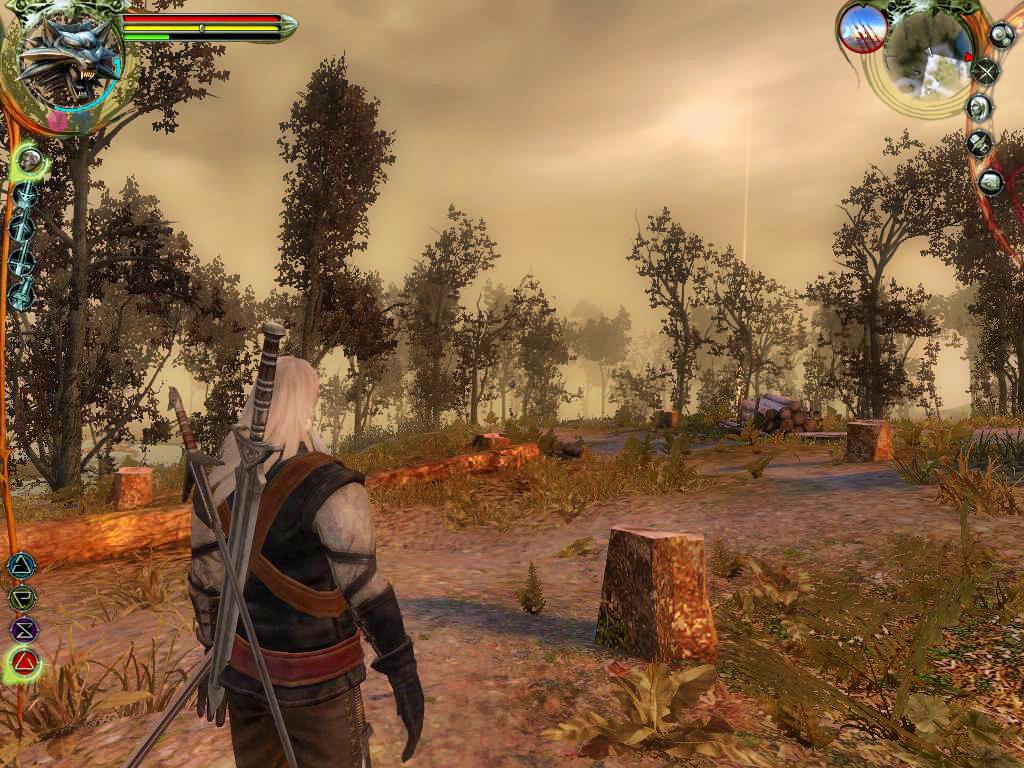Select the purple hourglass-shaped sign
The width and height of the screenshot is (1024, 768).
(23, 630)
